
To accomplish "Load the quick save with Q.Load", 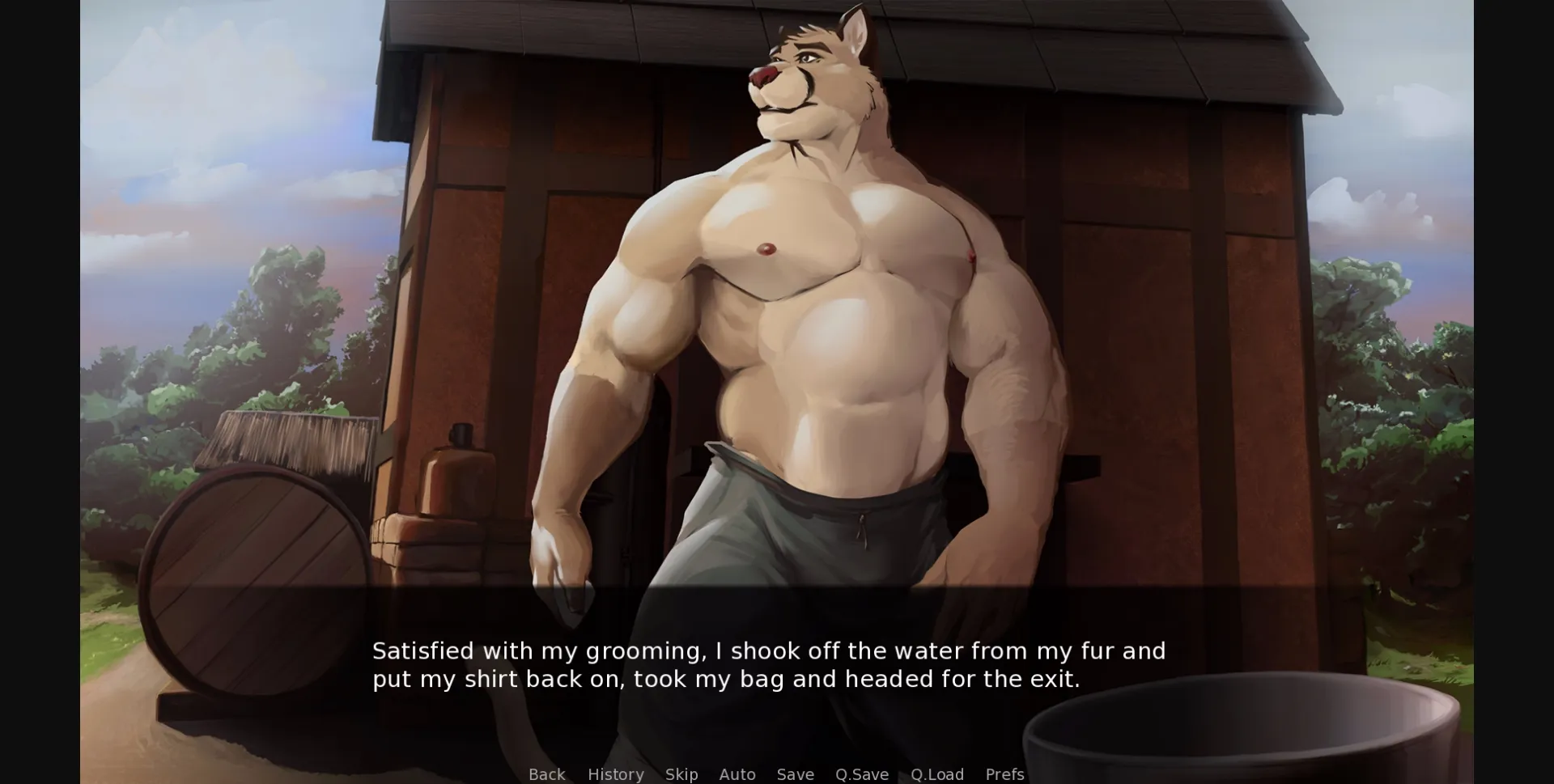I will [x=936, y=774].
